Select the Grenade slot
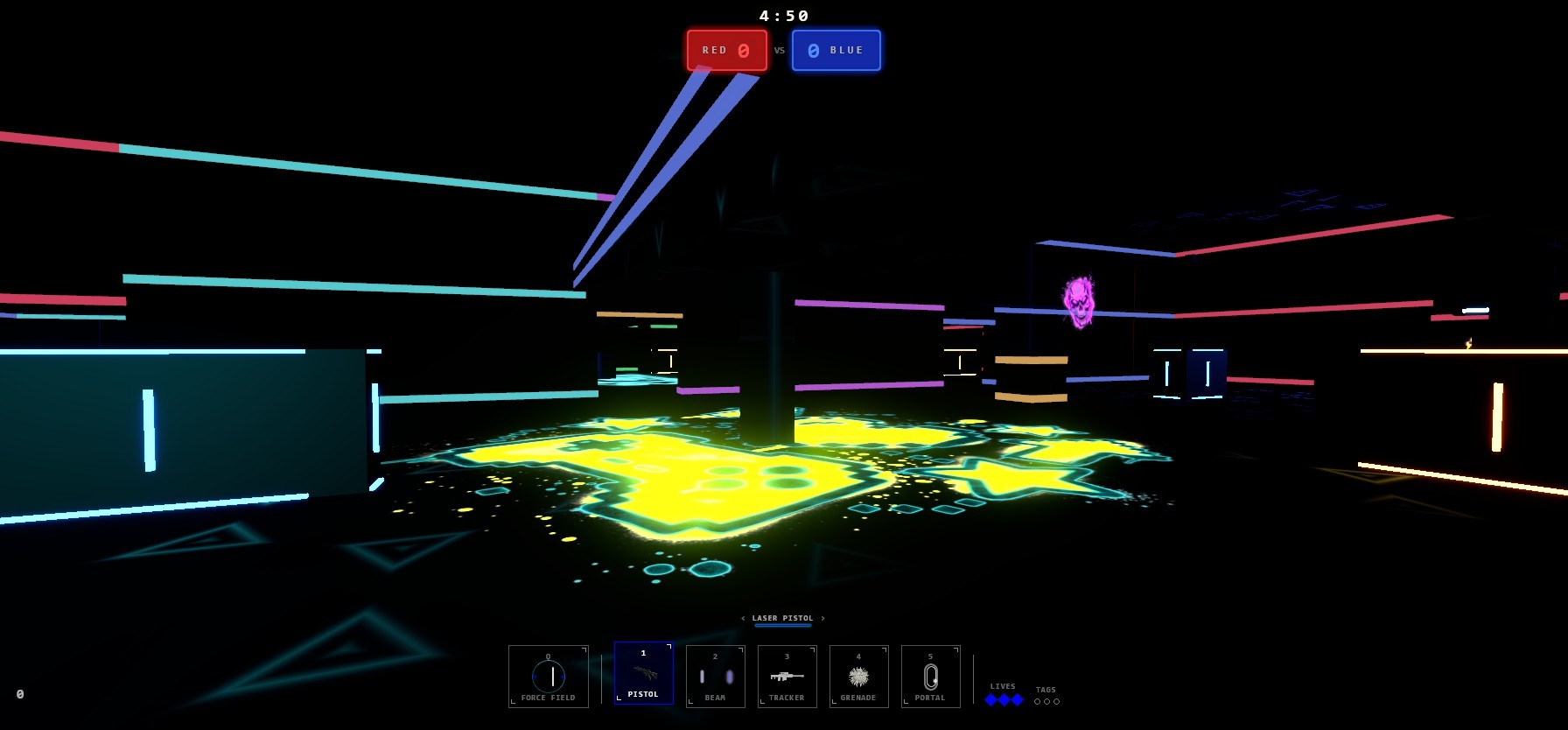 tap(858, 676)
